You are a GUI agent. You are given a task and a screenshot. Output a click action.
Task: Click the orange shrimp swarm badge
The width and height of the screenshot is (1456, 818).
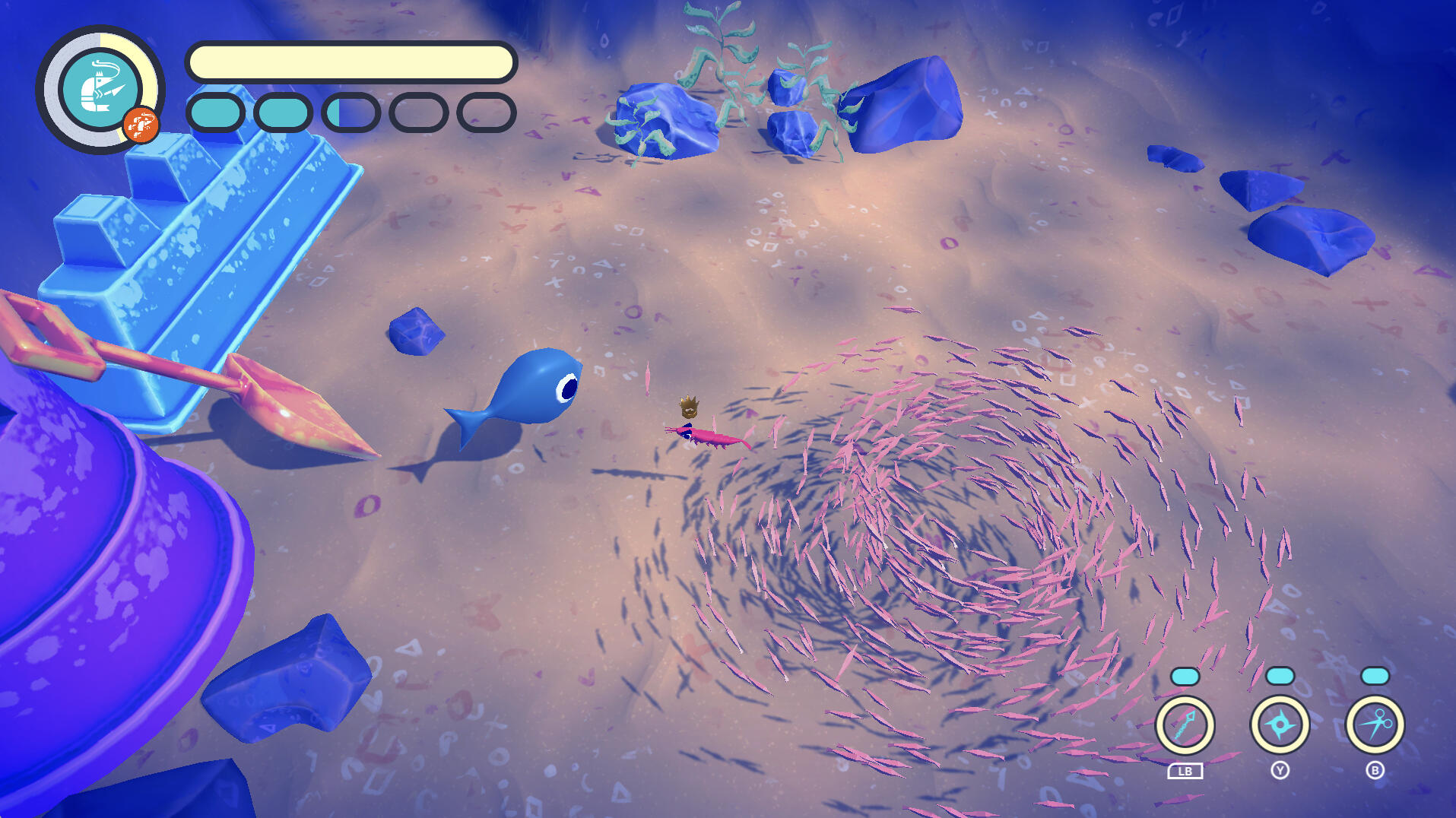tap(141, 125)
